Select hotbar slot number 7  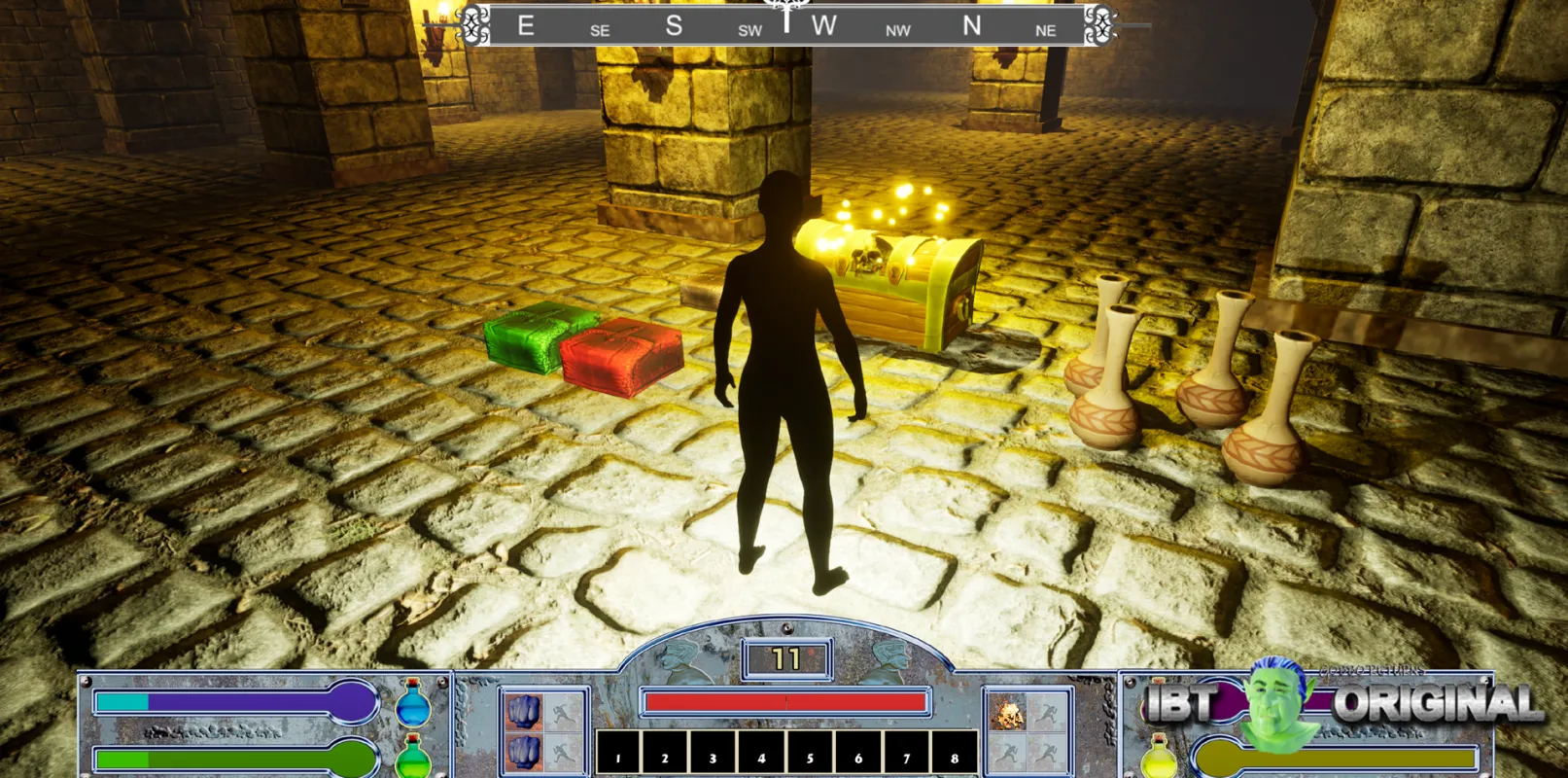point(906,754)
